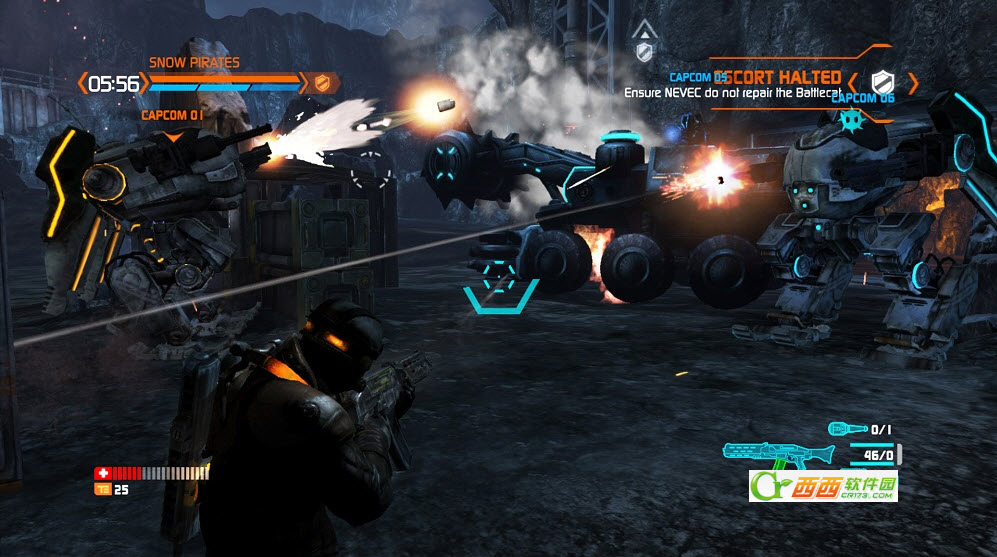Viewport: 997px width, 557px height.
Task: Click the CAPCOM 01 player name tag
Action: [173, 116]
